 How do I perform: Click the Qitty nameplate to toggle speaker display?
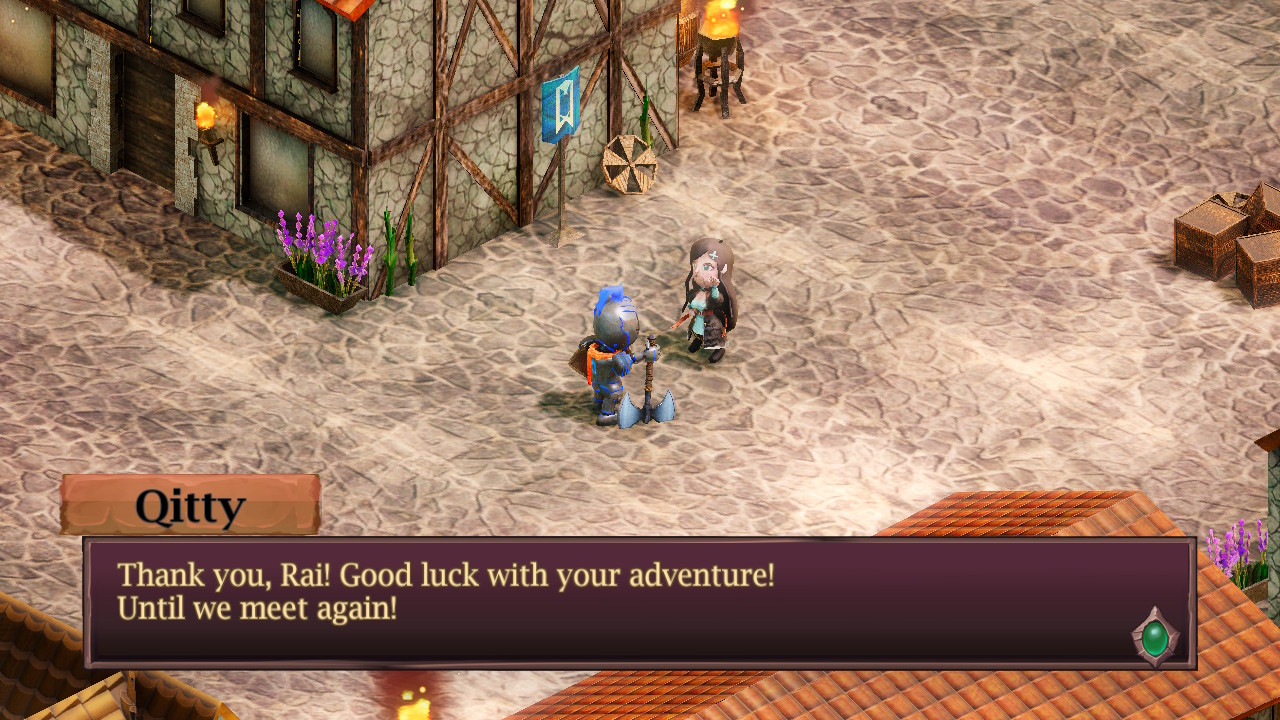point(192,505)
